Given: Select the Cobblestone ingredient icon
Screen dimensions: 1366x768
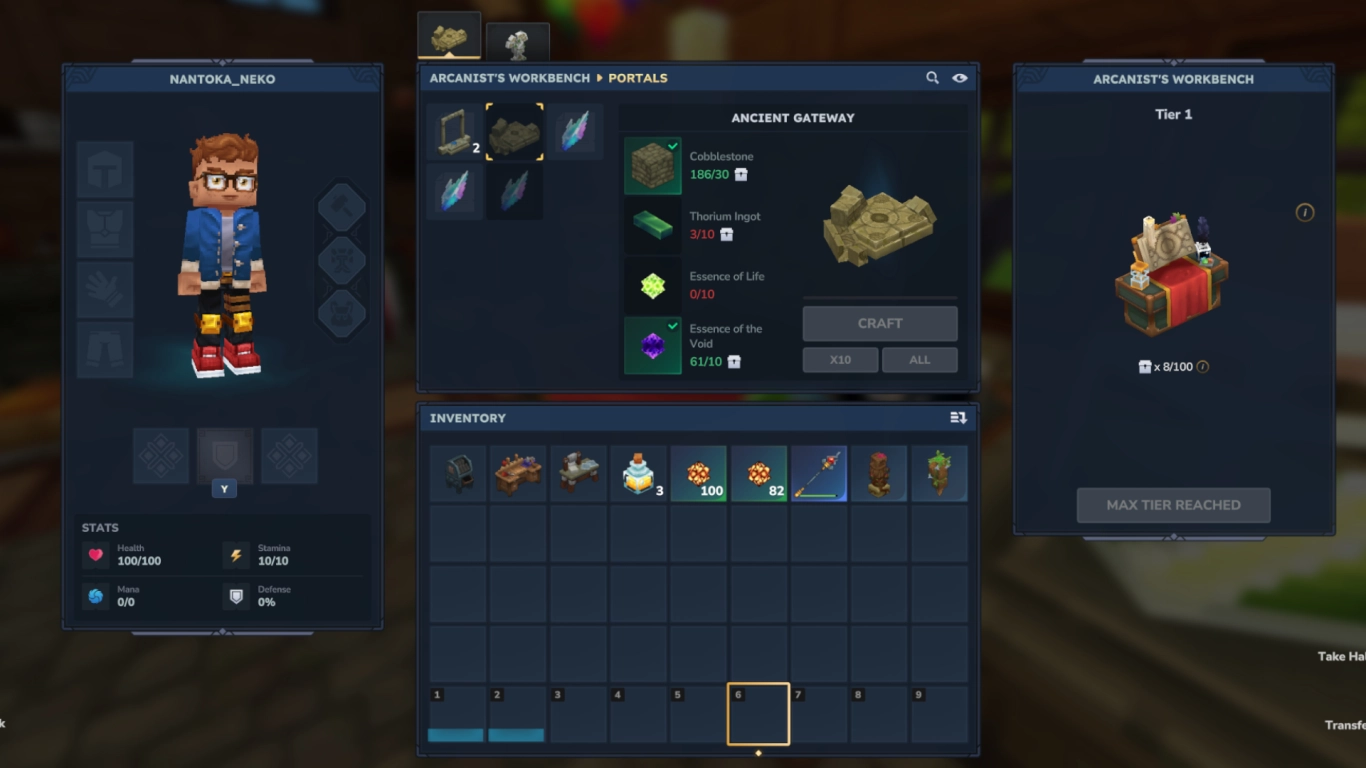Looking at the screenshot, I should (652, 165).
